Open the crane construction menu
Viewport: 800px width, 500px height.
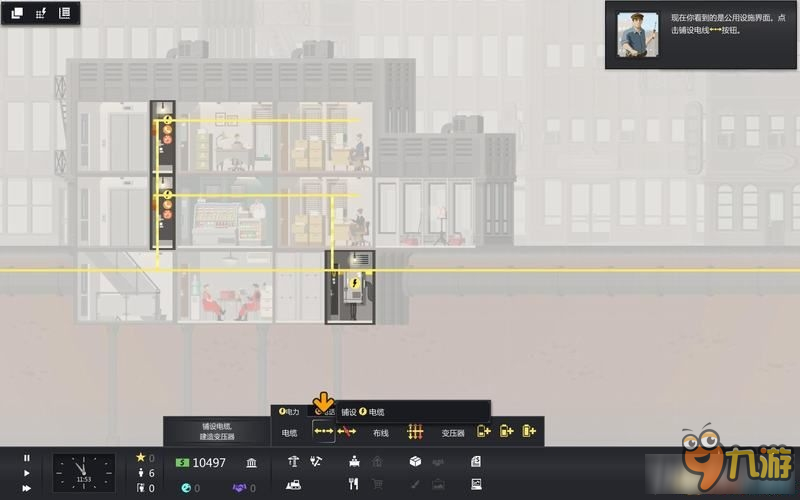pyautogui.click(x=293, y=462)
